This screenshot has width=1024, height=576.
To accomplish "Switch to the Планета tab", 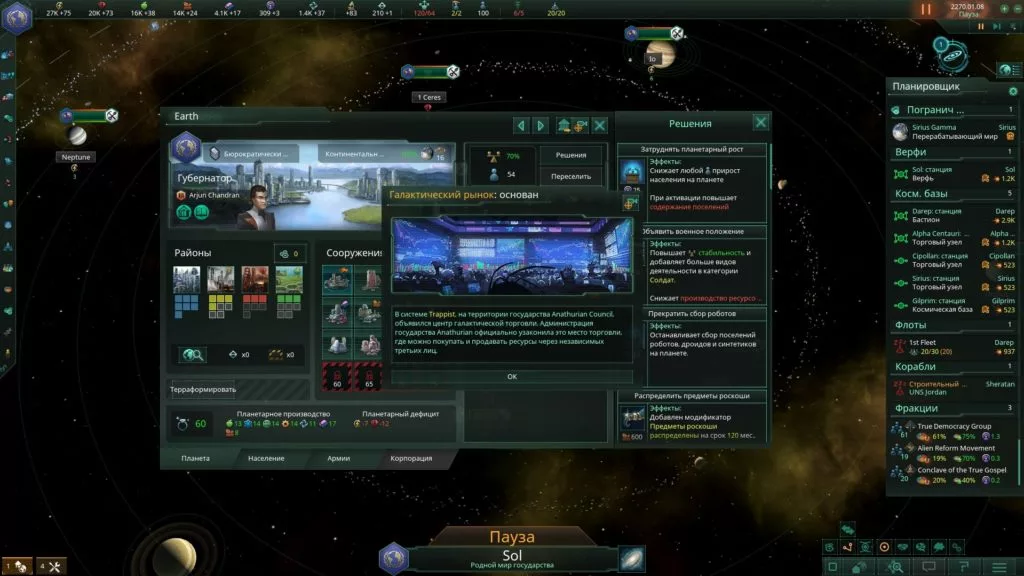I will 195,458.
